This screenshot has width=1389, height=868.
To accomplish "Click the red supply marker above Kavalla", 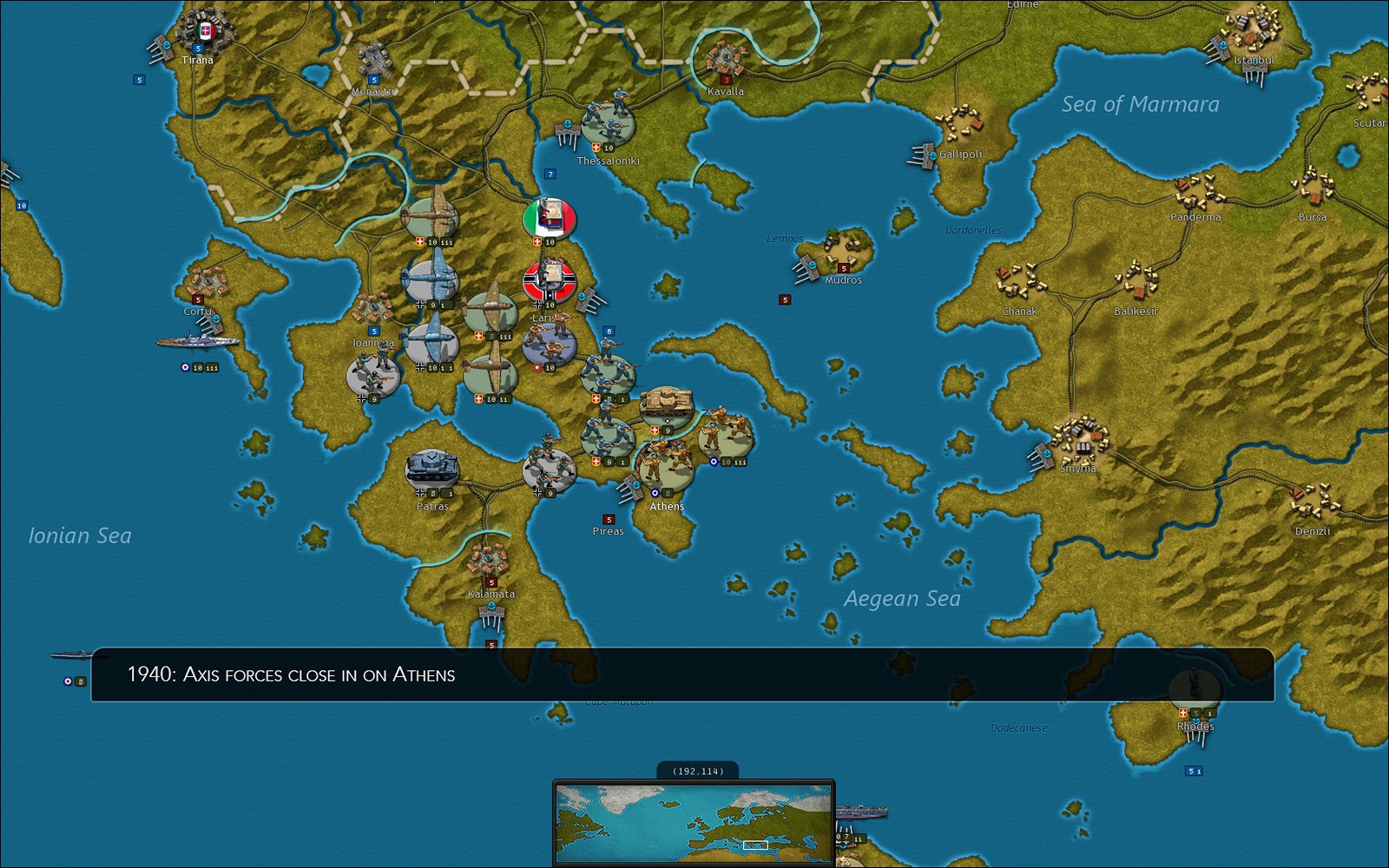I will pos(725,78).
